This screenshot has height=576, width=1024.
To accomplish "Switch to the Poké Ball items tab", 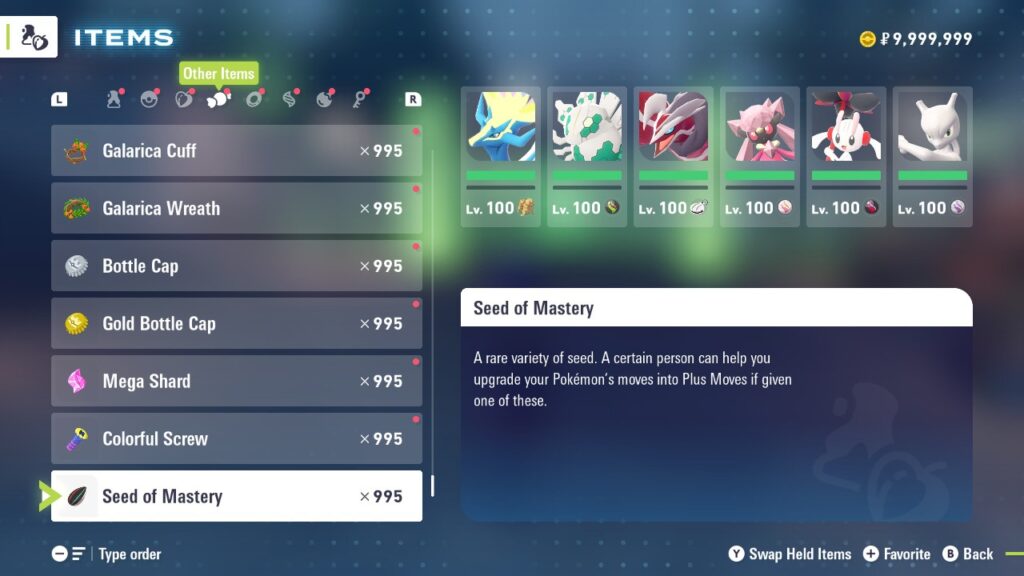I will (149, 99).
